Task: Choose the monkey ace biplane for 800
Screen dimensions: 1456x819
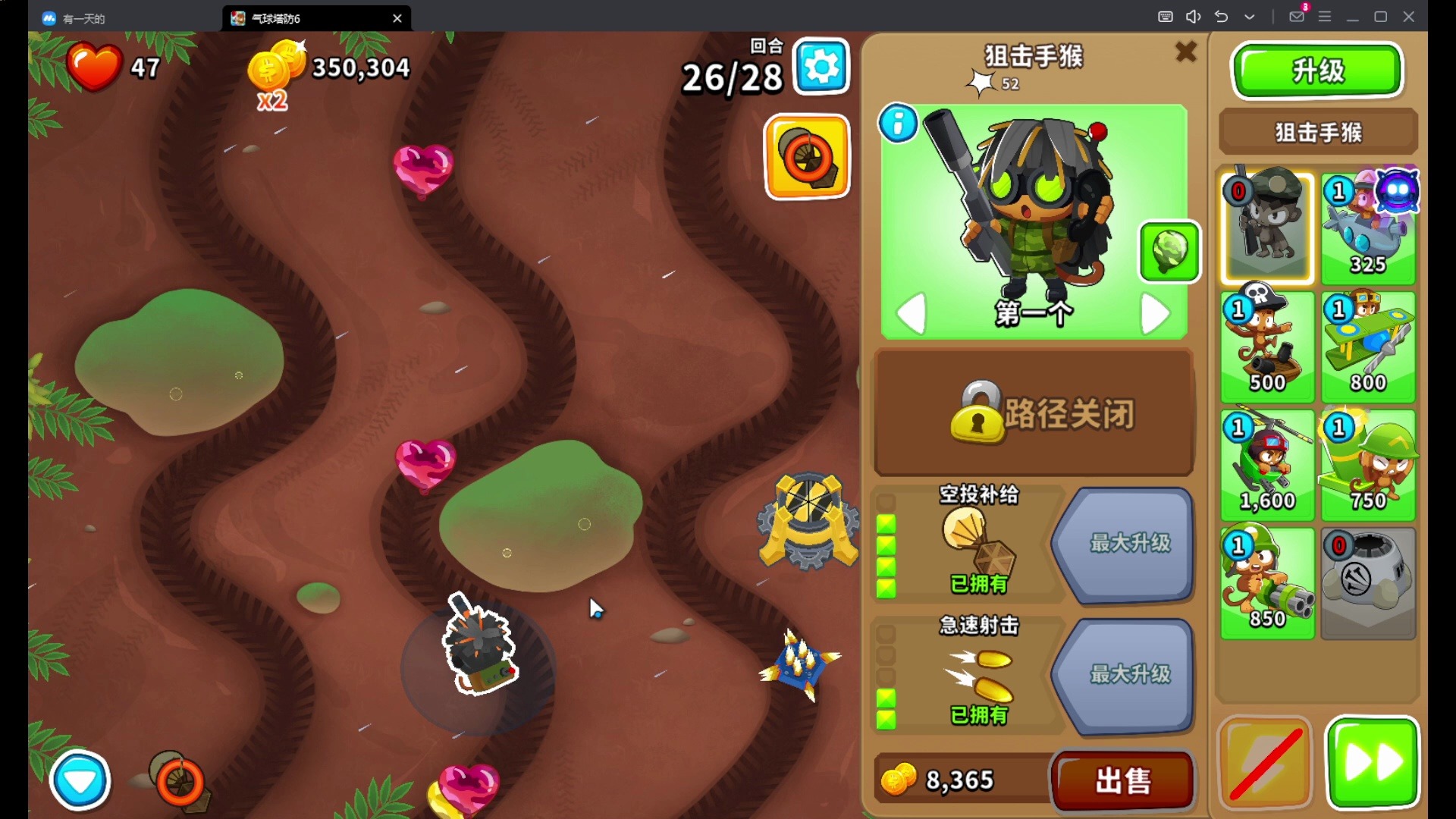Action: coord(1368,347)
